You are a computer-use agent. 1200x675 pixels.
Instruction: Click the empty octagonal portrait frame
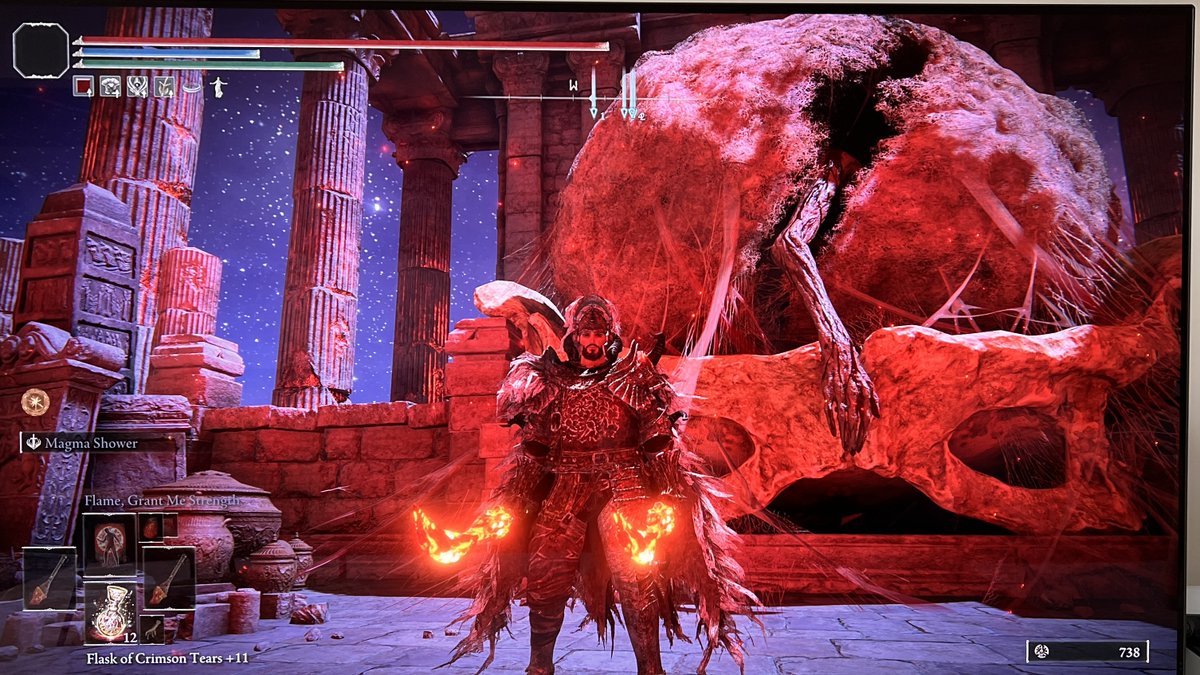point(41,50)
